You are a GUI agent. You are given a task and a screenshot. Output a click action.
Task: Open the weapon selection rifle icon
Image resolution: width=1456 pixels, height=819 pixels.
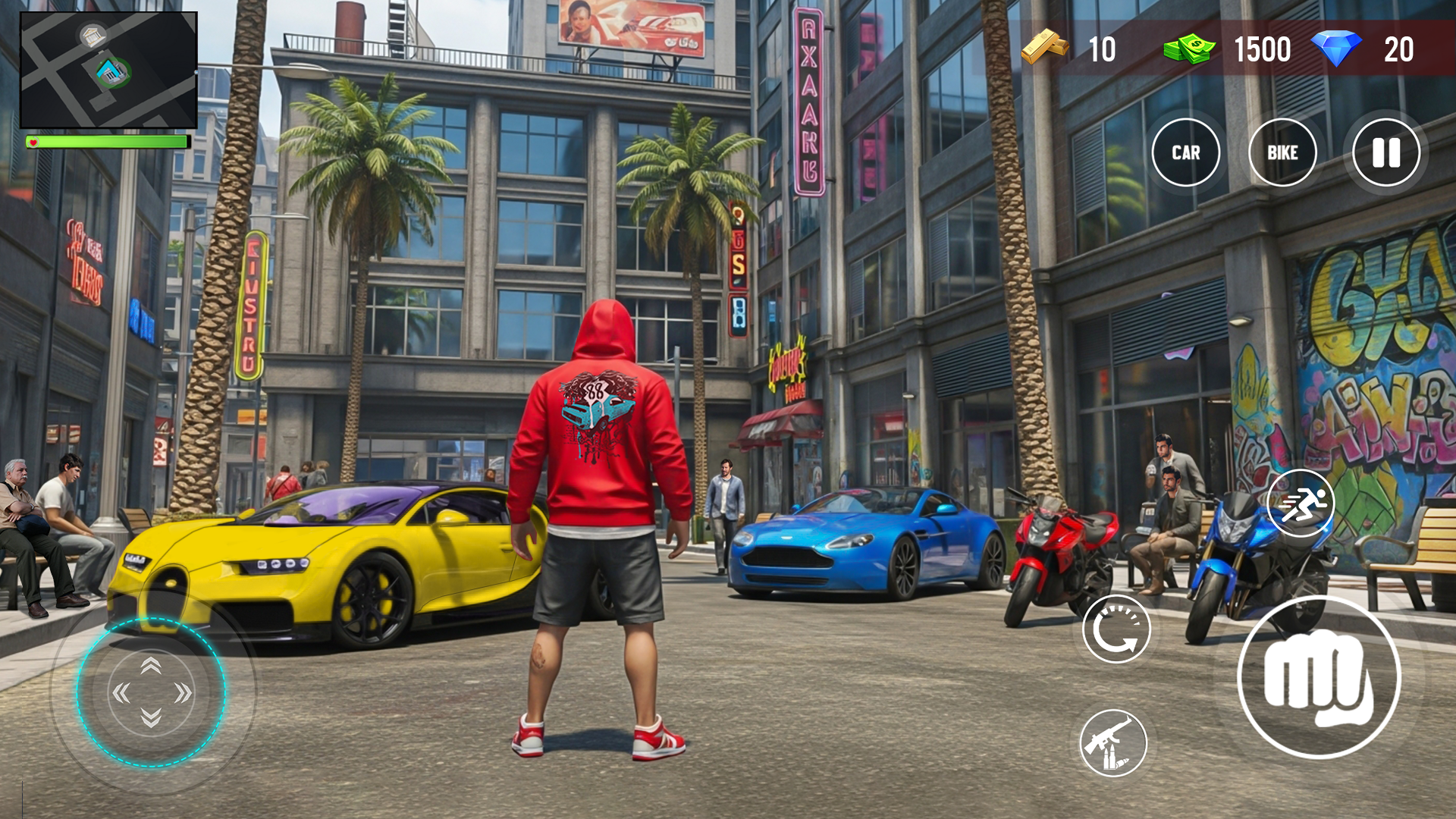1114,744
